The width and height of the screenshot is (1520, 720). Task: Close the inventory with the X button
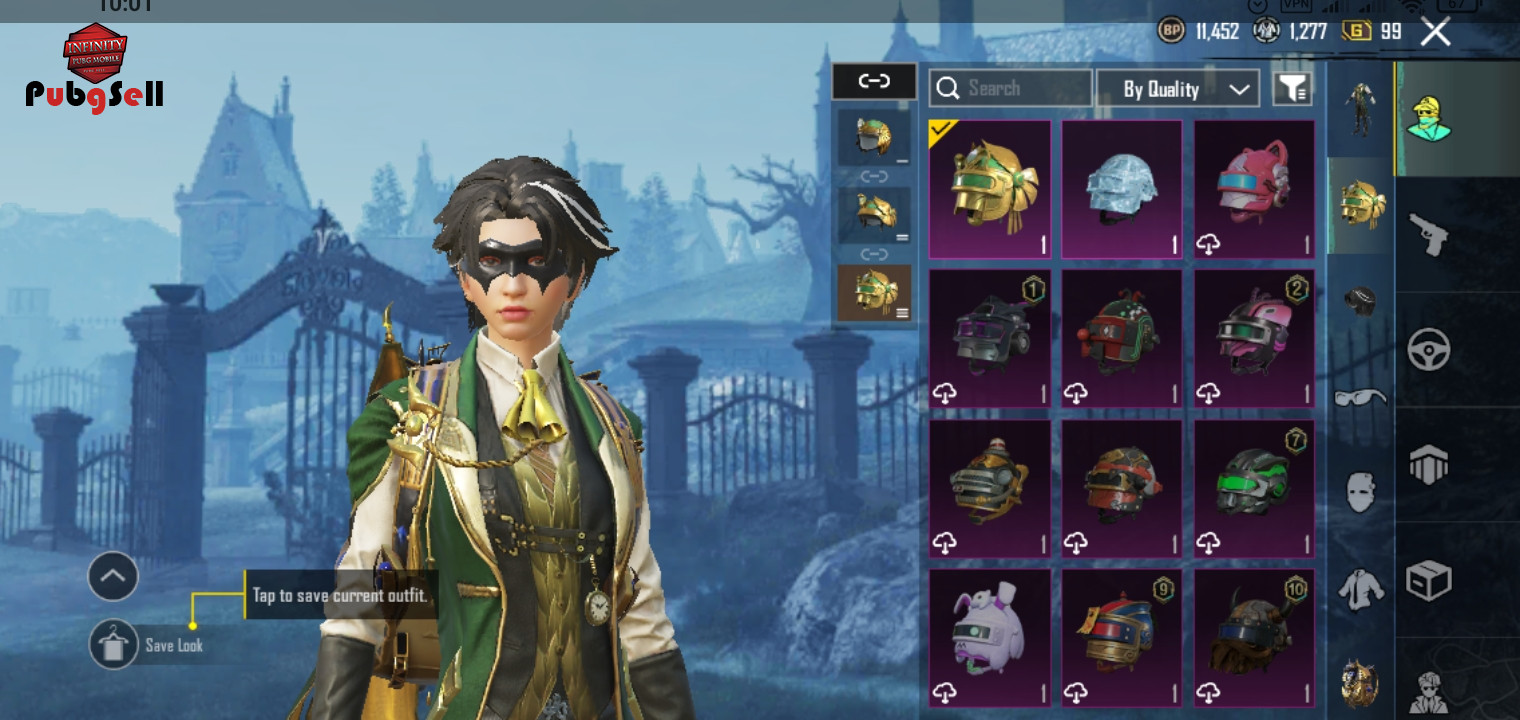point(1435,32)
